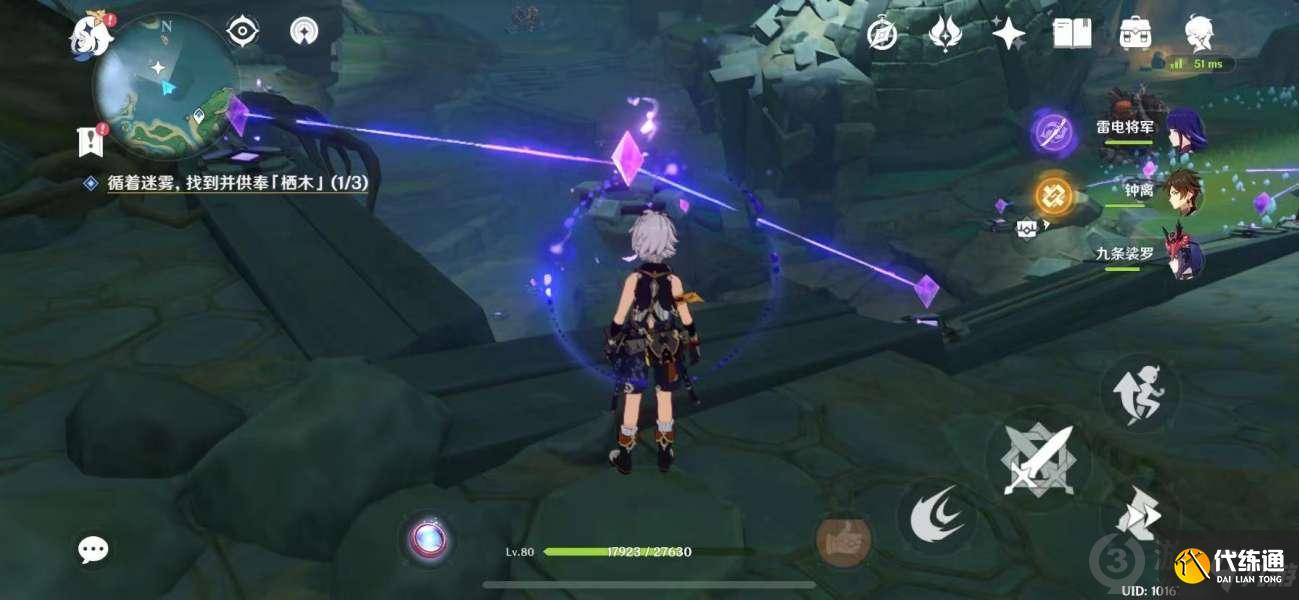
Task: Open the chat speech bubble
Action: (x=93, y=548)
